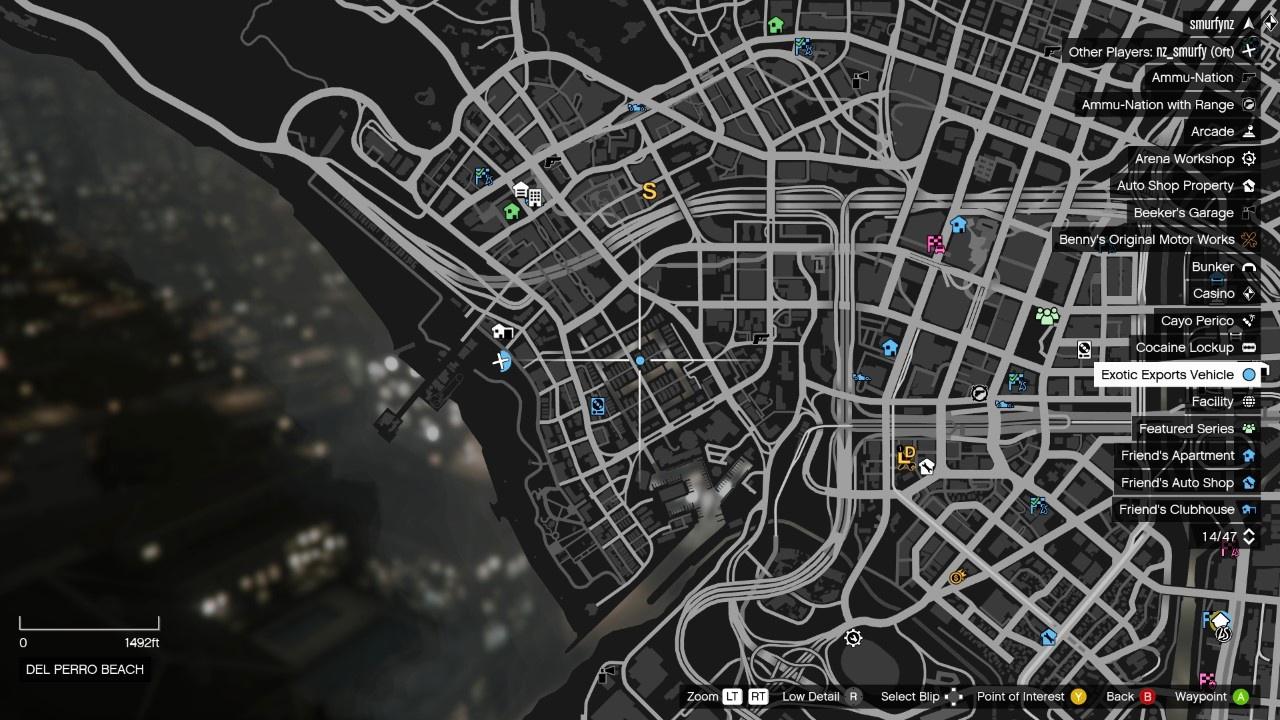1280x720 pixels.
Task: Choose Featured Series in the legend
Action: 1186,429
